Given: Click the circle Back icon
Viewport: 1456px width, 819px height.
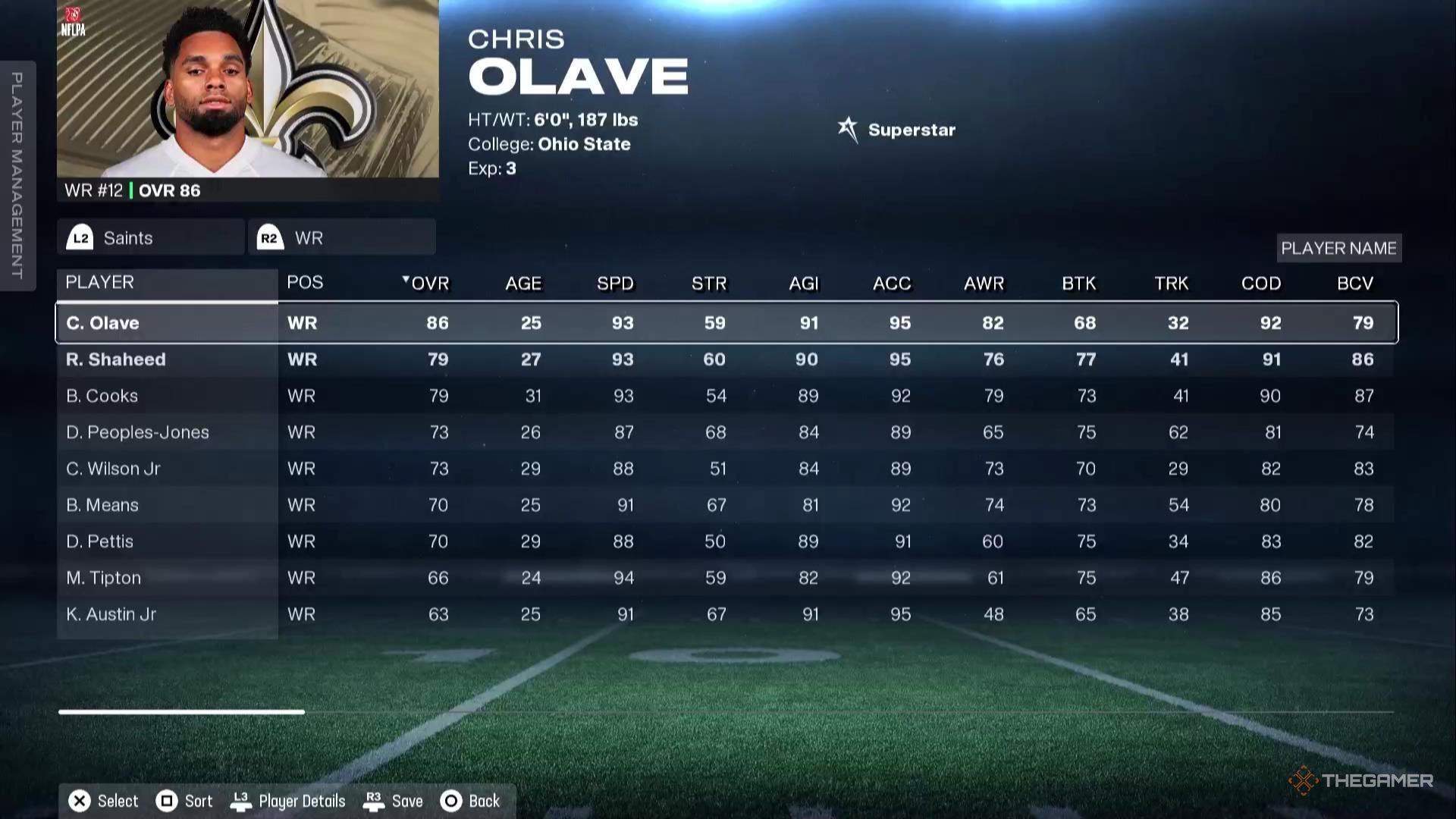Looking at the screenshot, I should pos(450,801).
